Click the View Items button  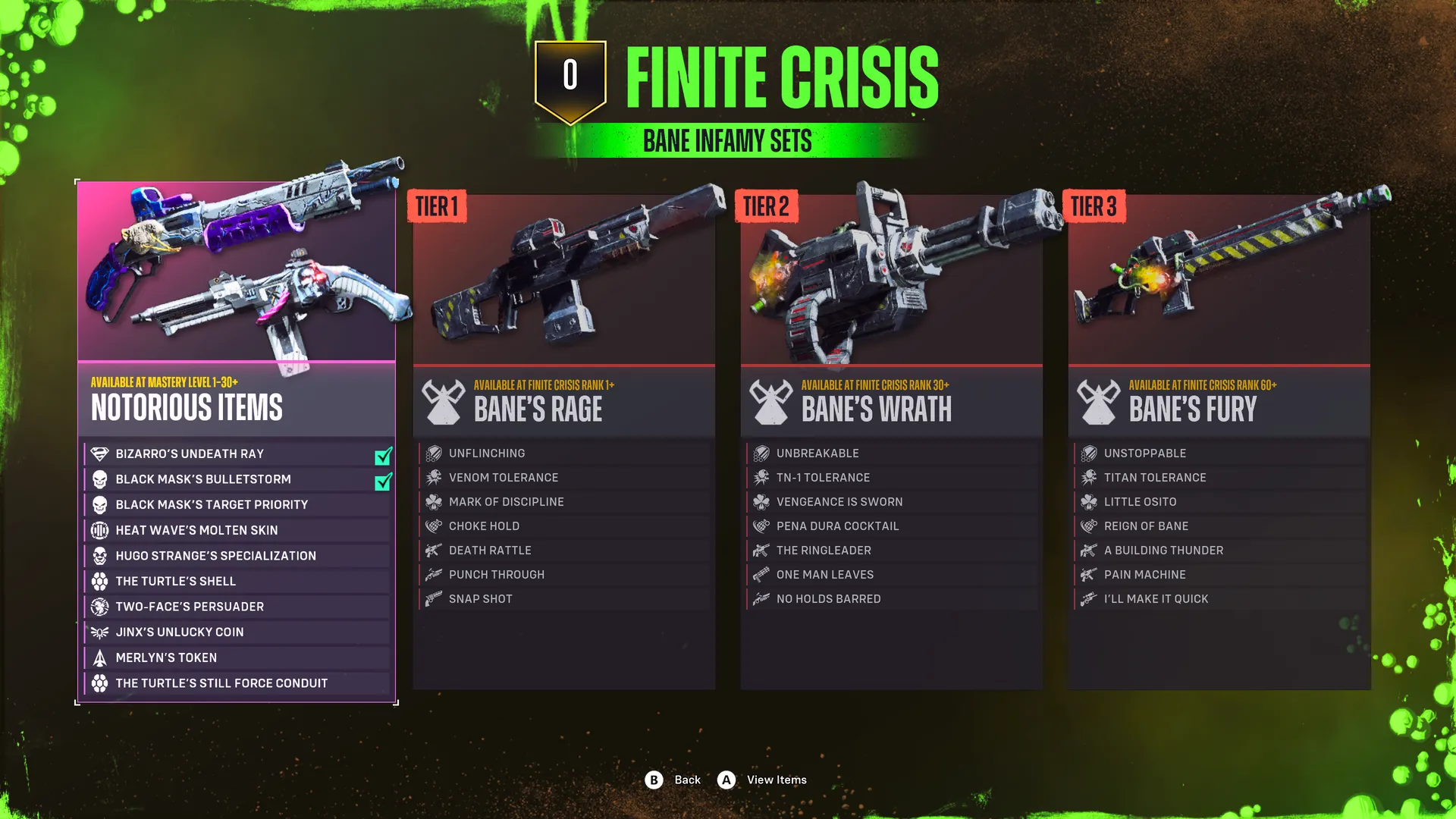coord(762,780)
